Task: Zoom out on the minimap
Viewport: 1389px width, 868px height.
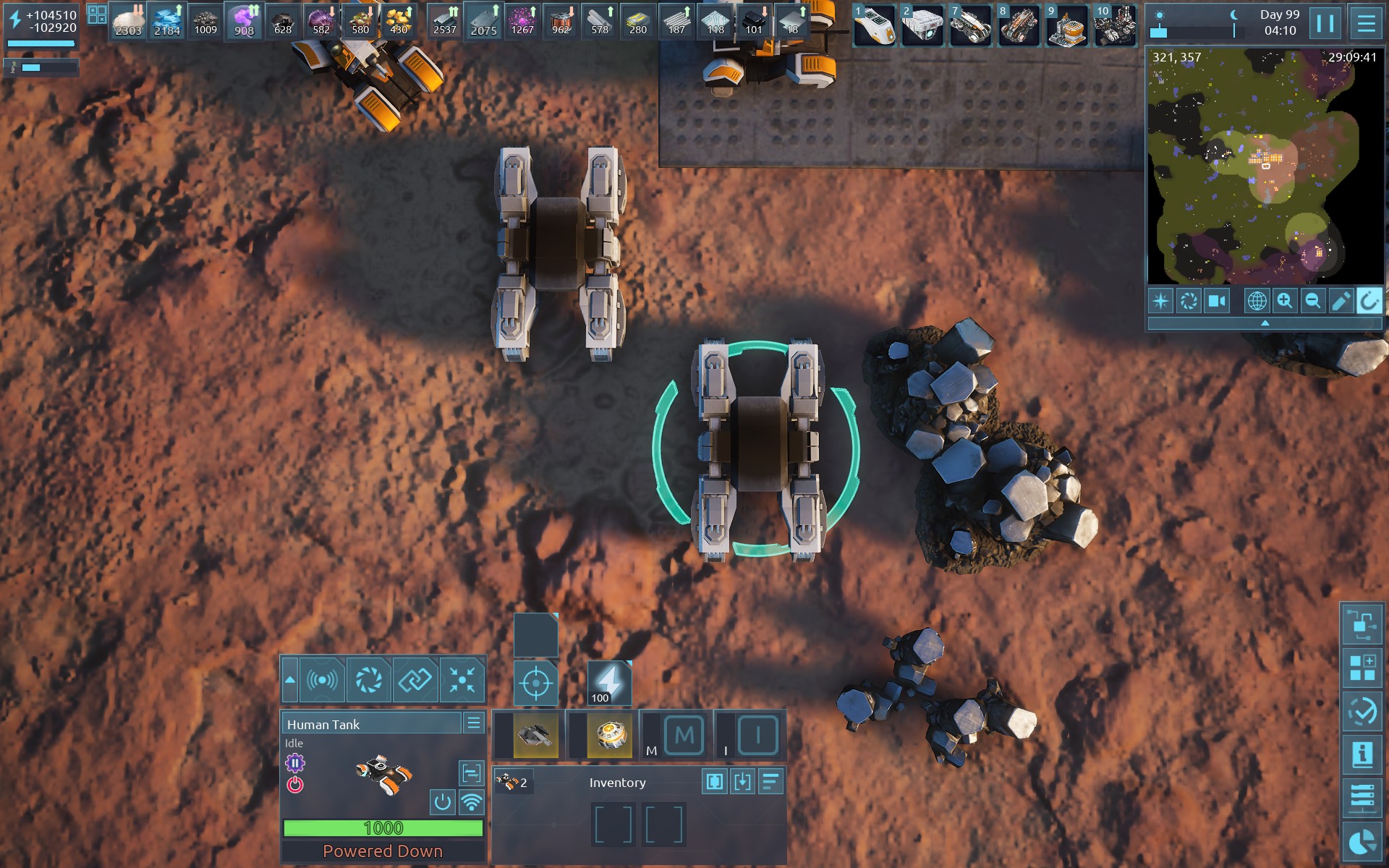Action: coord(1312,300)
